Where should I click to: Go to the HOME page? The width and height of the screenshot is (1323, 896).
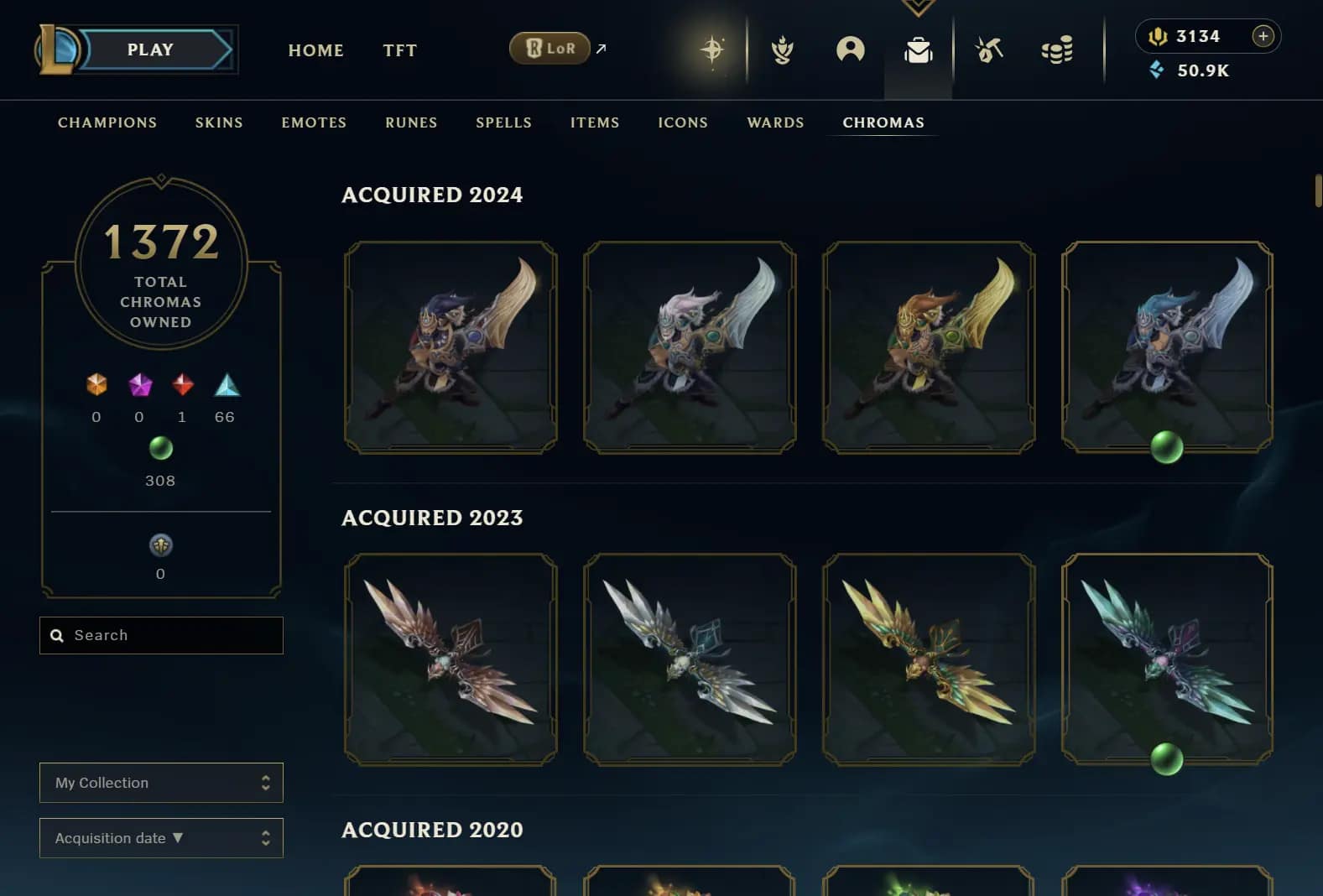point(315,50)
